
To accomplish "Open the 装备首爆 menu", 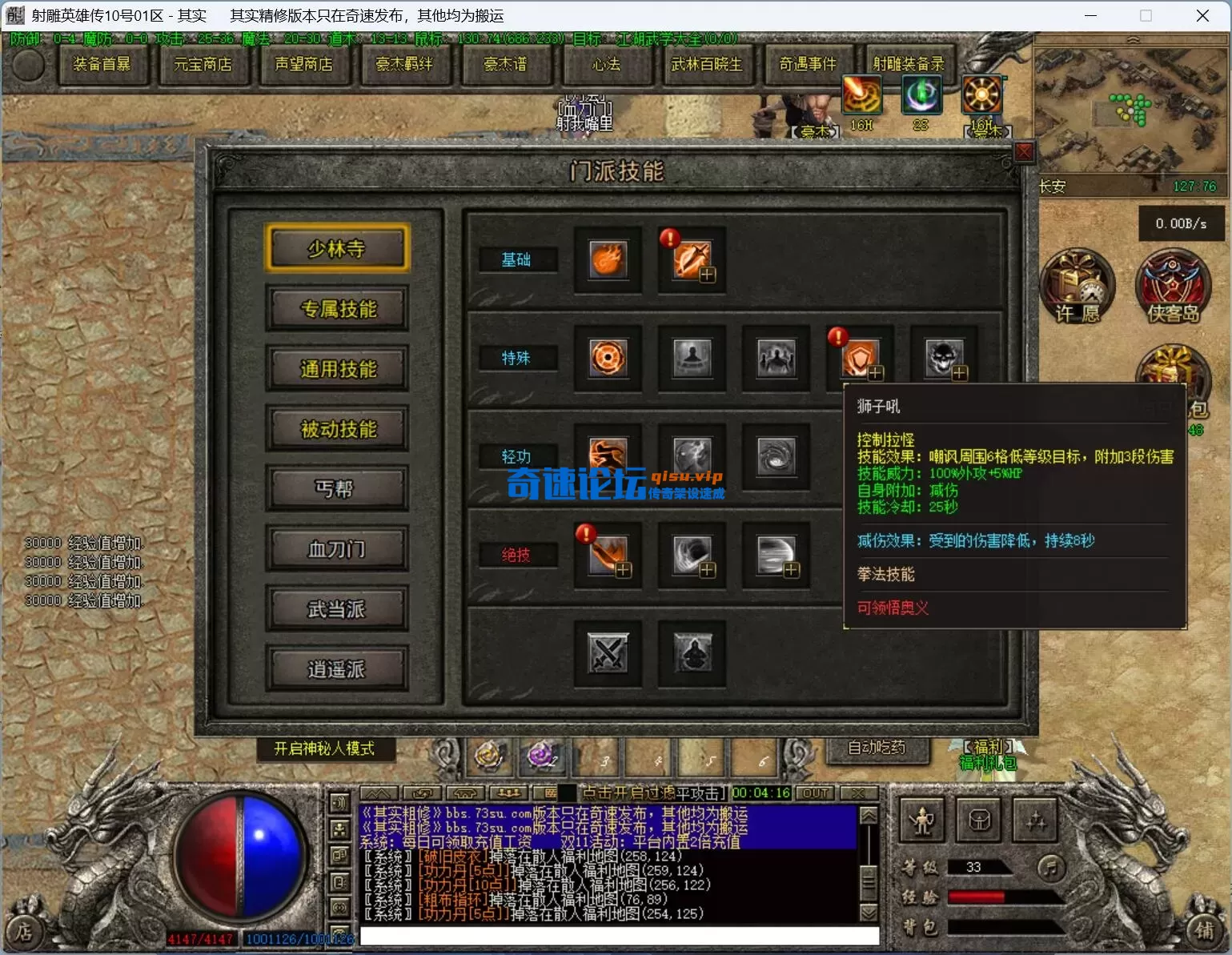I will point(102,64).
